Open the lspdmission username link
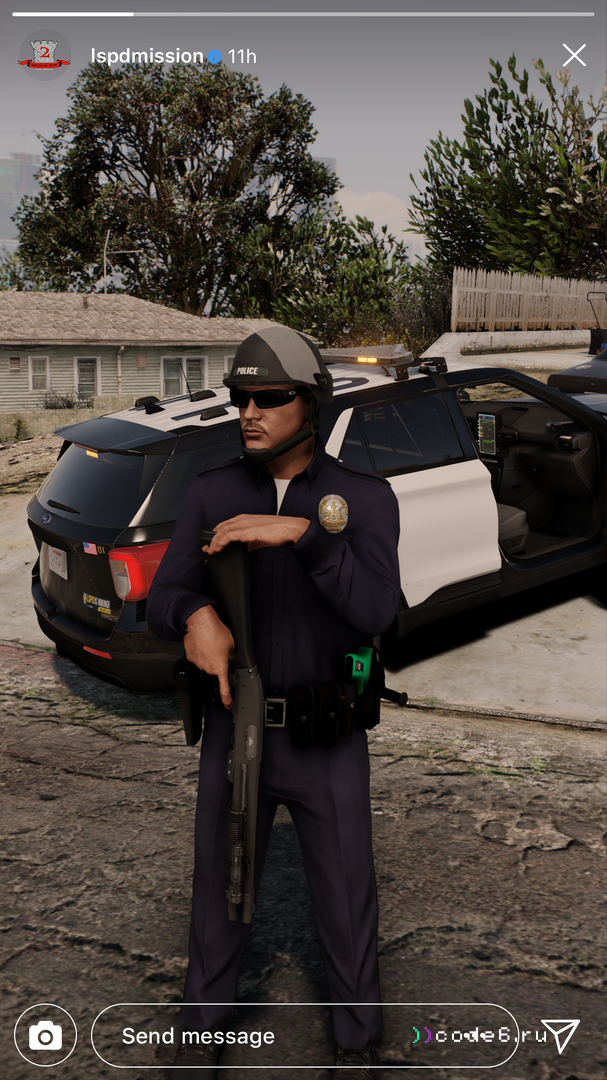 [146, 56]
